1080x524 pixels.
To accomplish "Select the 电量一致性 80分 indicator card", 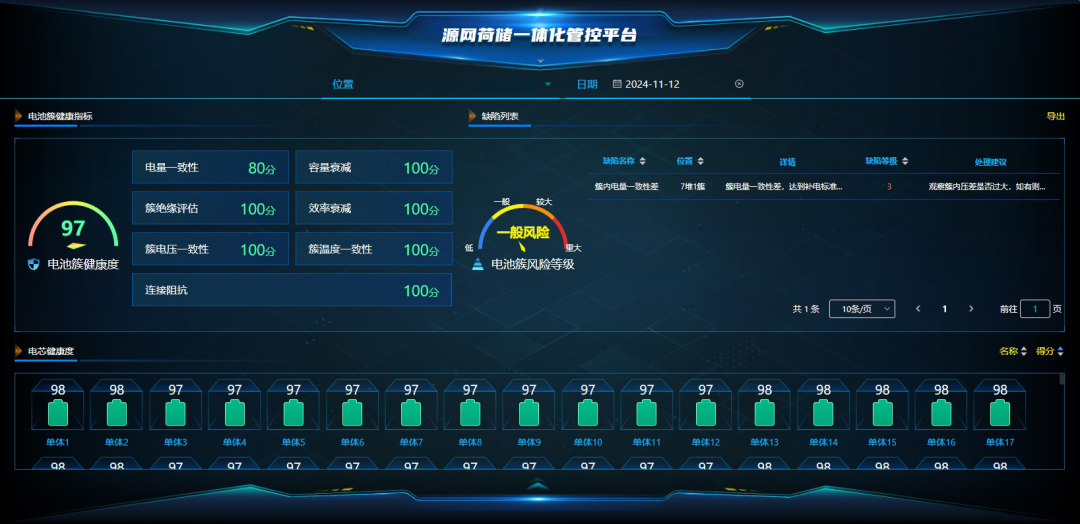I will coord(211,168).
